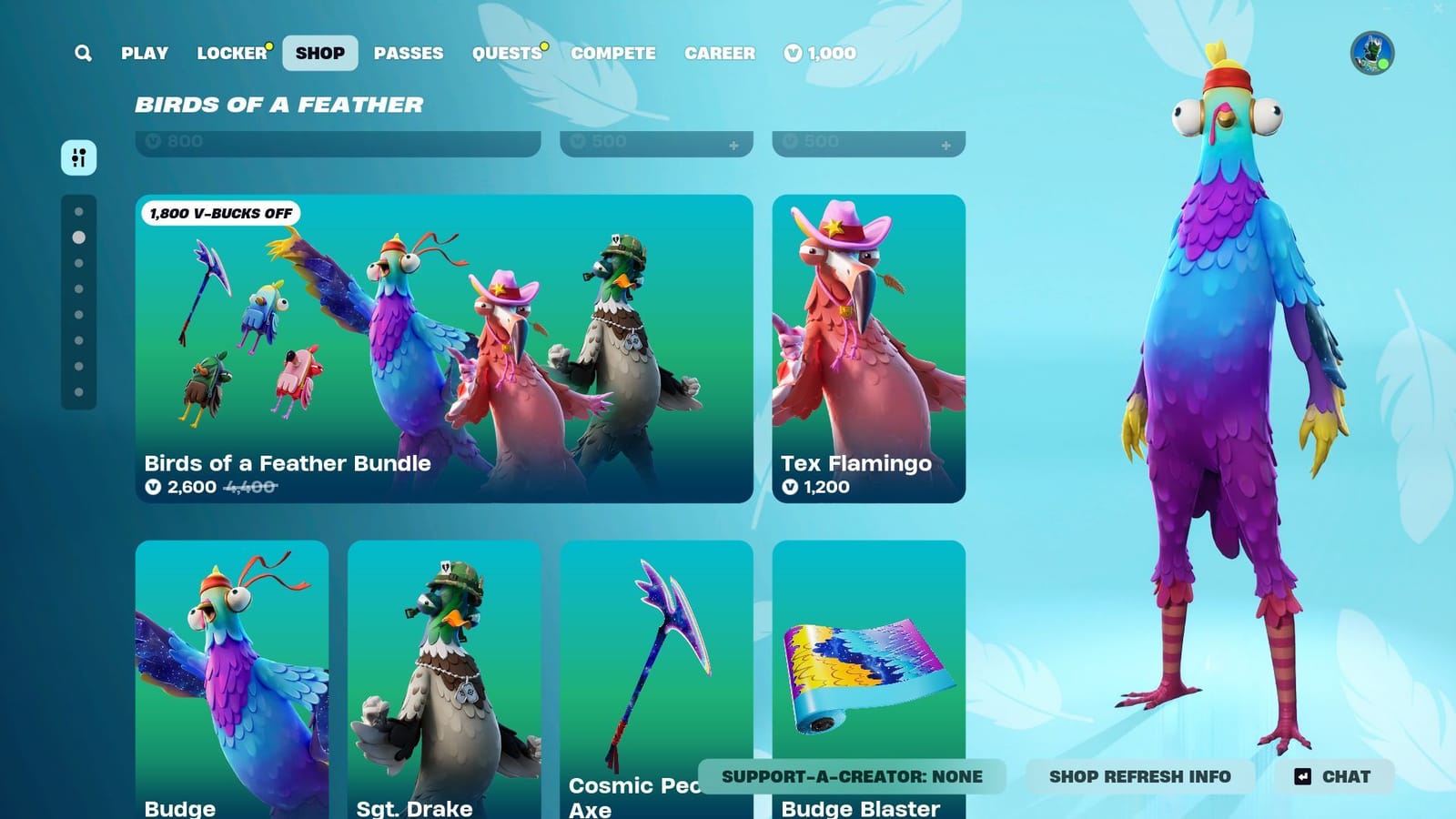Open the CAREER menu item
Screen dimensions: 1456x819
click(x=720, y=53)
